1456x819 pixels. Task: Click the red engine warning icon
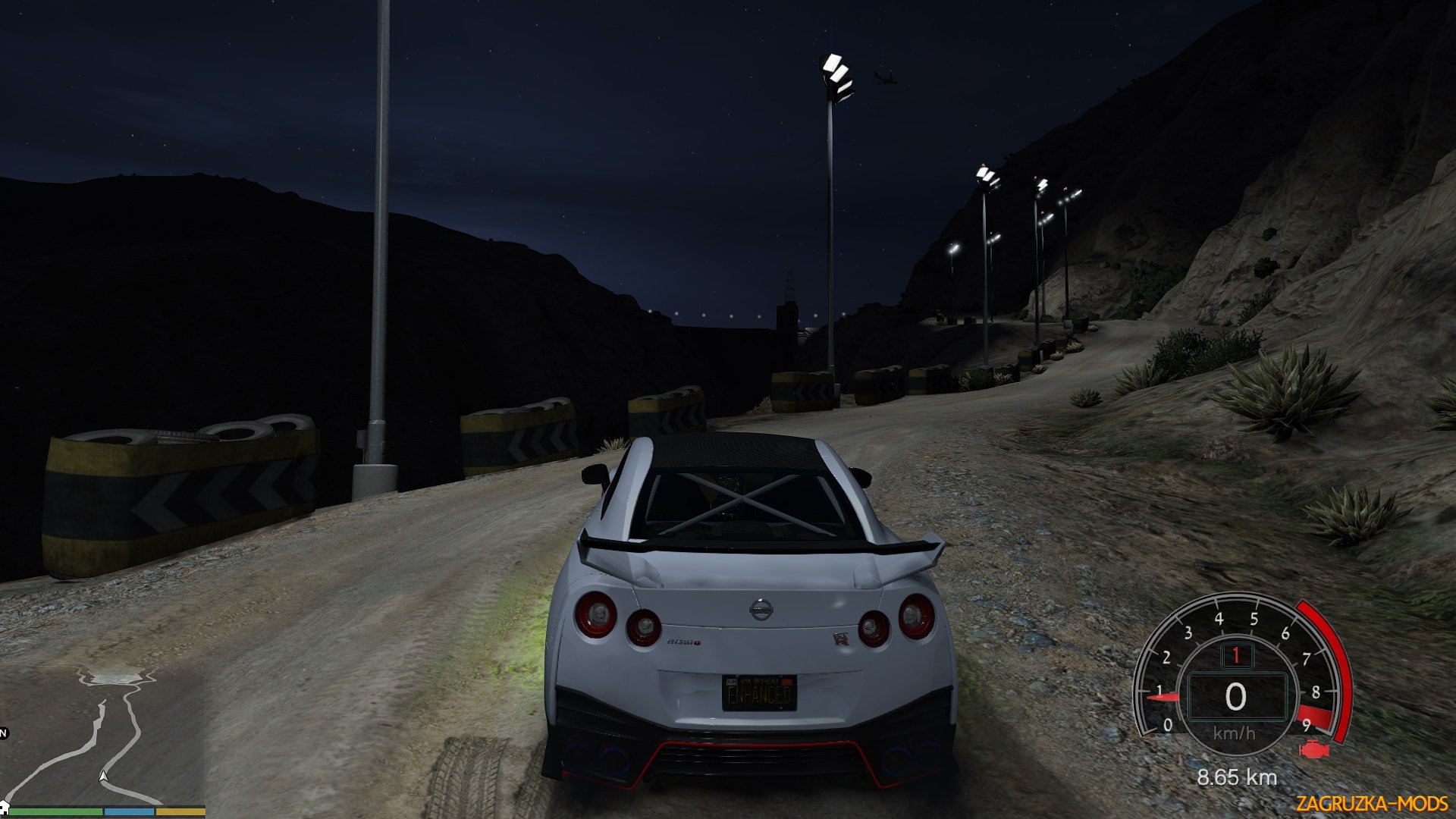[1313, 751]
